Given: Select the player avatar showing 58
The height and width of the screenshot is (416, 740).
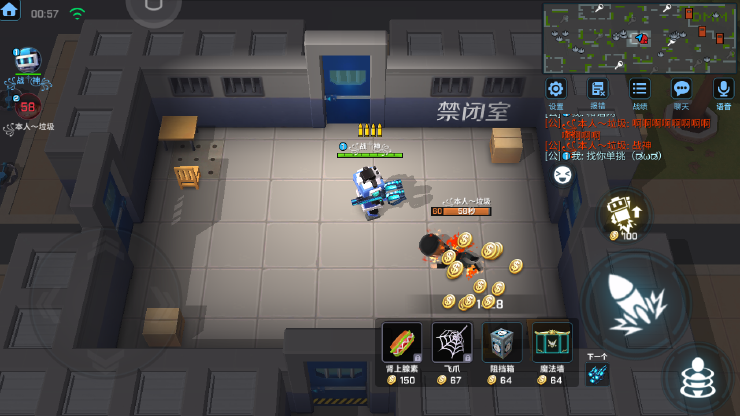Looking at the screenshot, I should point(26,106).
